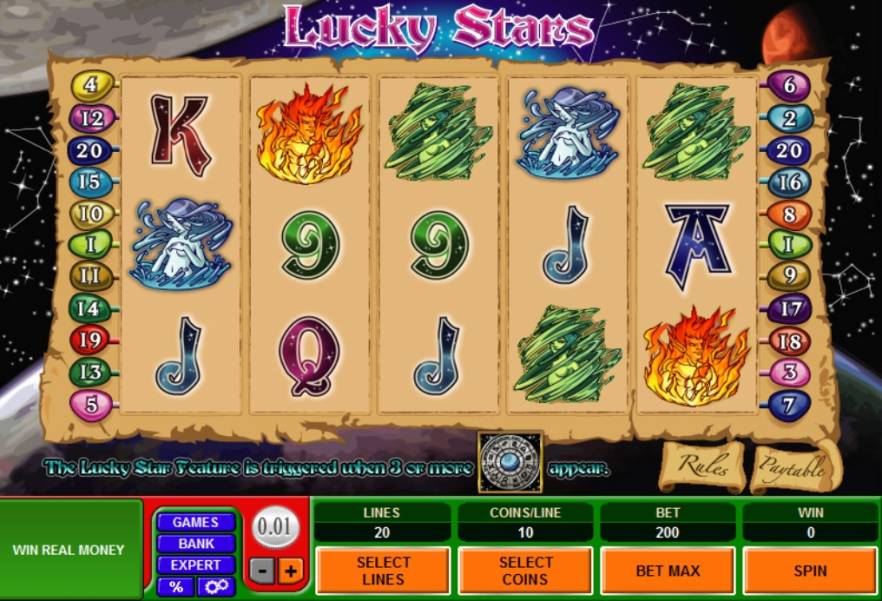
Task: Open the Games menu
Action: [195, 522]
